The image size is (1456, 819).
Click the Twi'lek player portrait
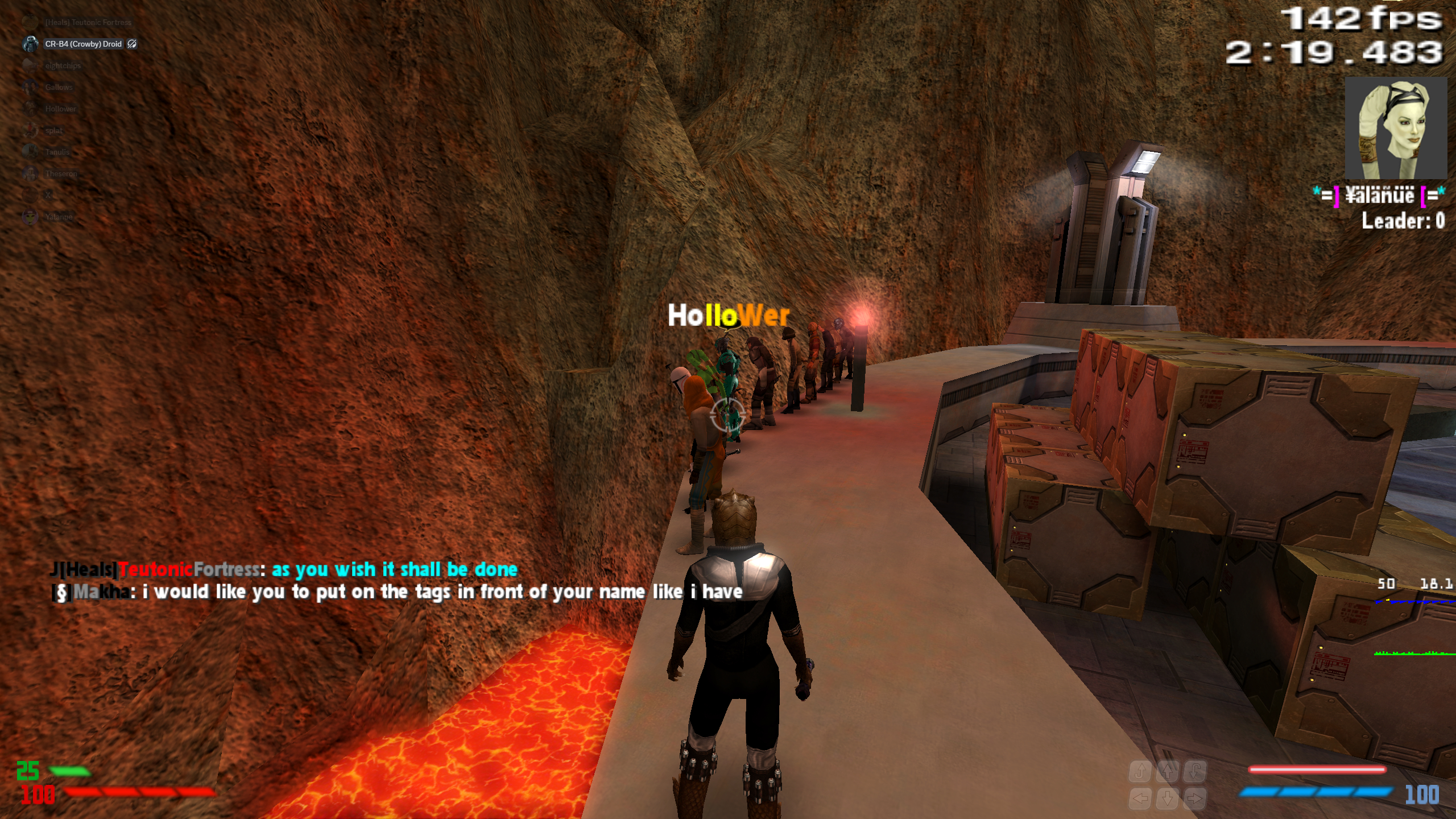point(1395,129)
